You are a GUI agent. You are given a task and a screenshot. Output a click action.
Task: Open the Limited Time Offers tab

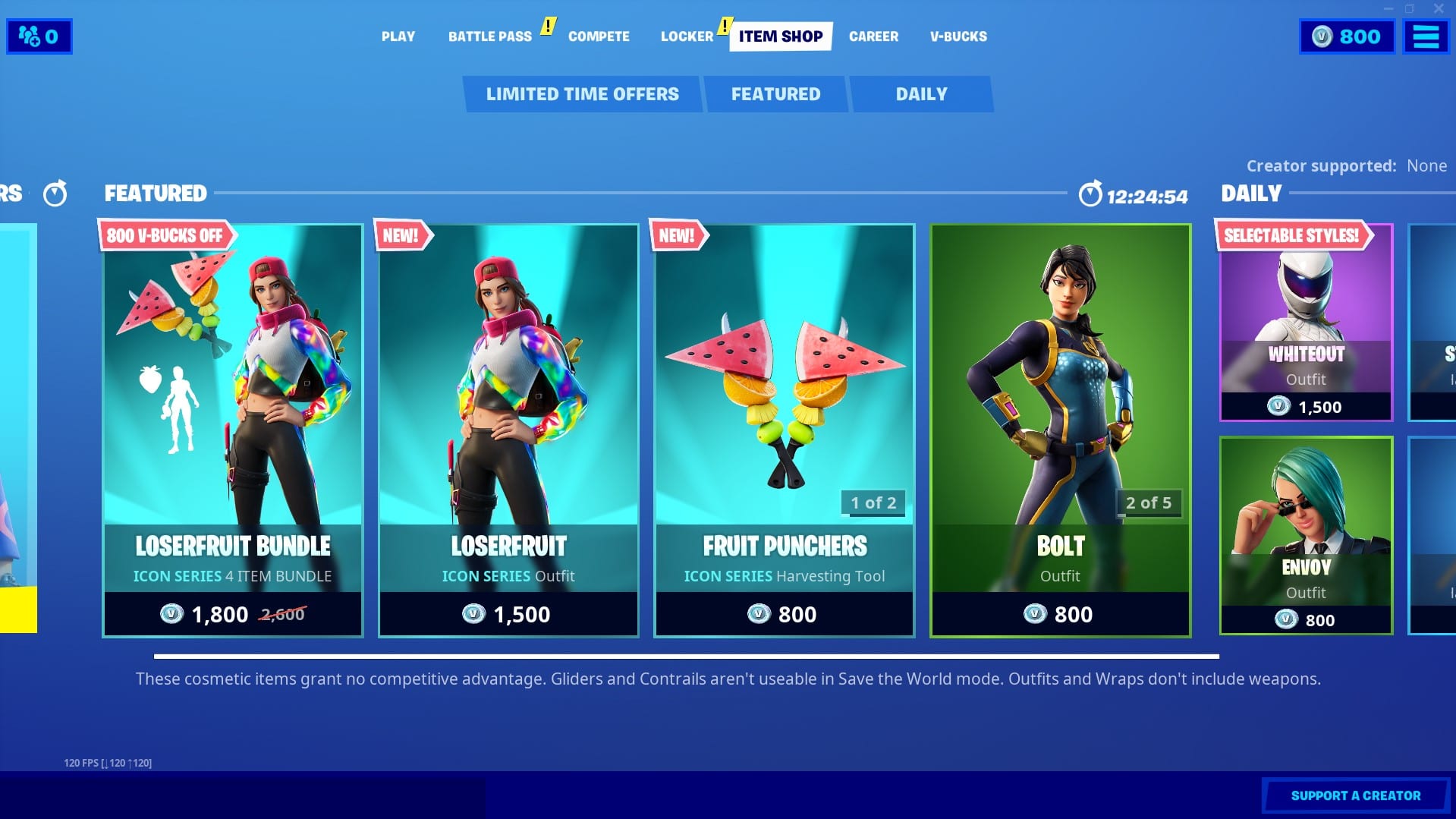(x=582, y=93)
